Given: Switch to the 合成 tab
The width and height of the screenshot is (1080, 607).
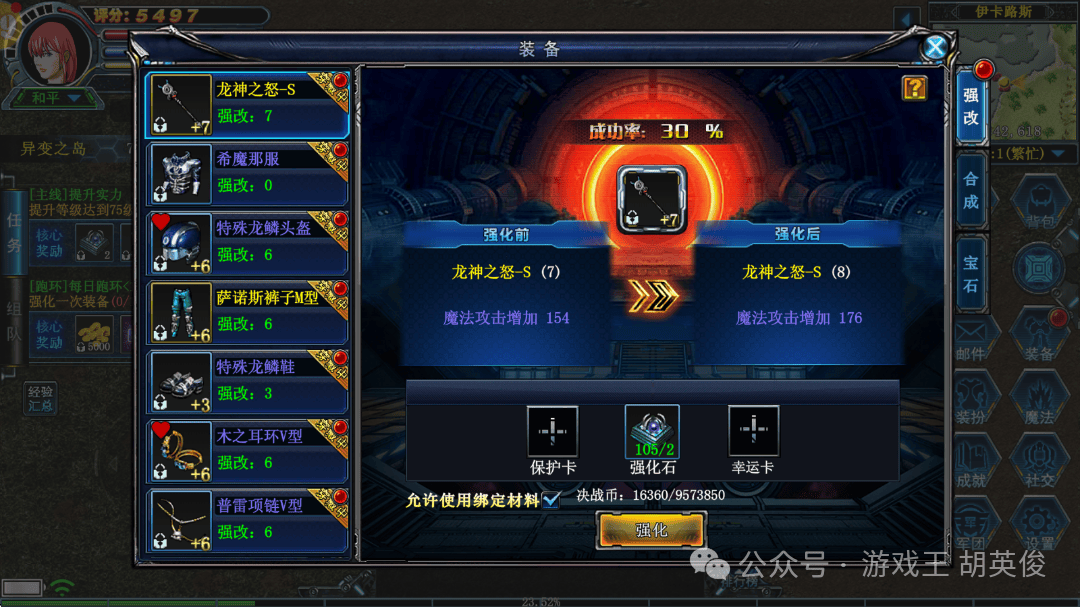Looking at the screenshot, I should pos(971,191).
